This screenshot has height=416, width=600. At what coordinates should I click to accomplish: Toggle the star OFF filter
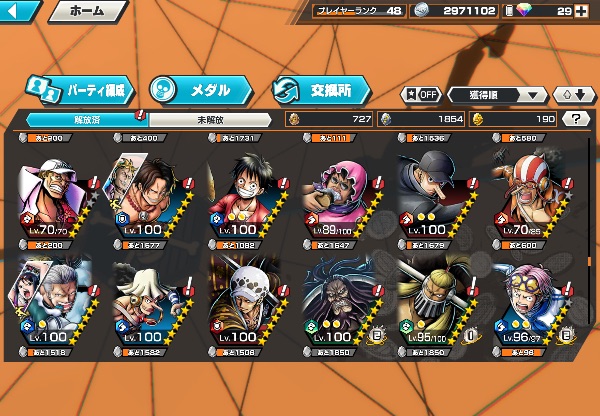tap(421, 94)
